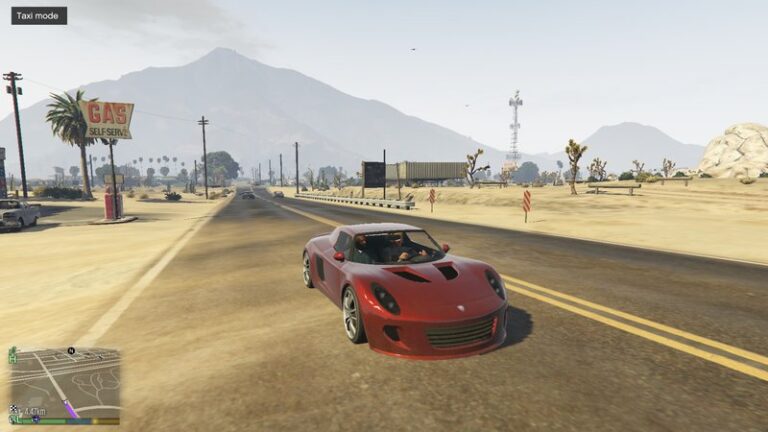Click the checkered destination flag icon
Image resolution: width=768 pixels, height=432 pixels.
15,410
